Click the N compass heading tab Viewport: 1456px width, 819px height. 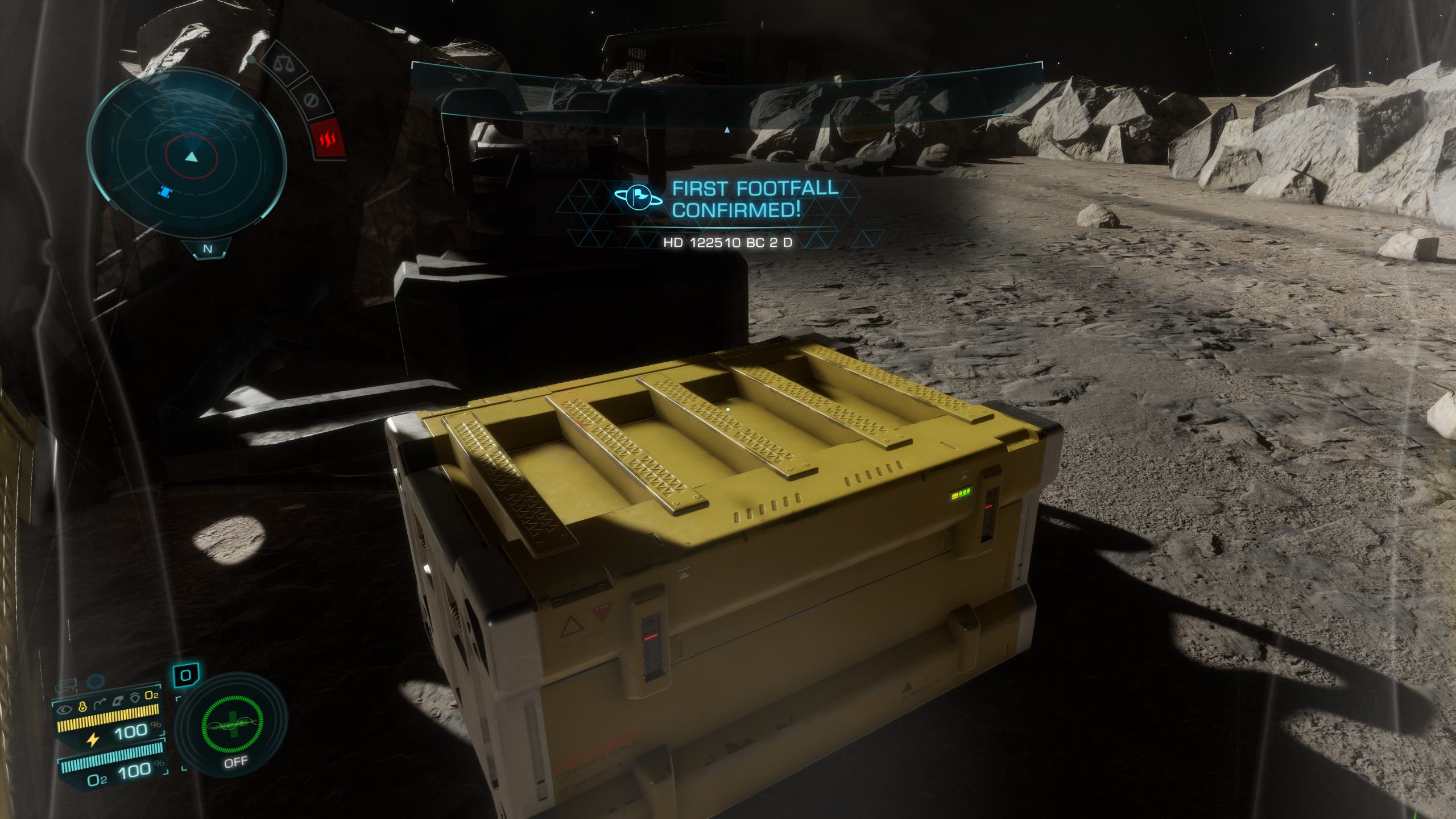(208, 249)
